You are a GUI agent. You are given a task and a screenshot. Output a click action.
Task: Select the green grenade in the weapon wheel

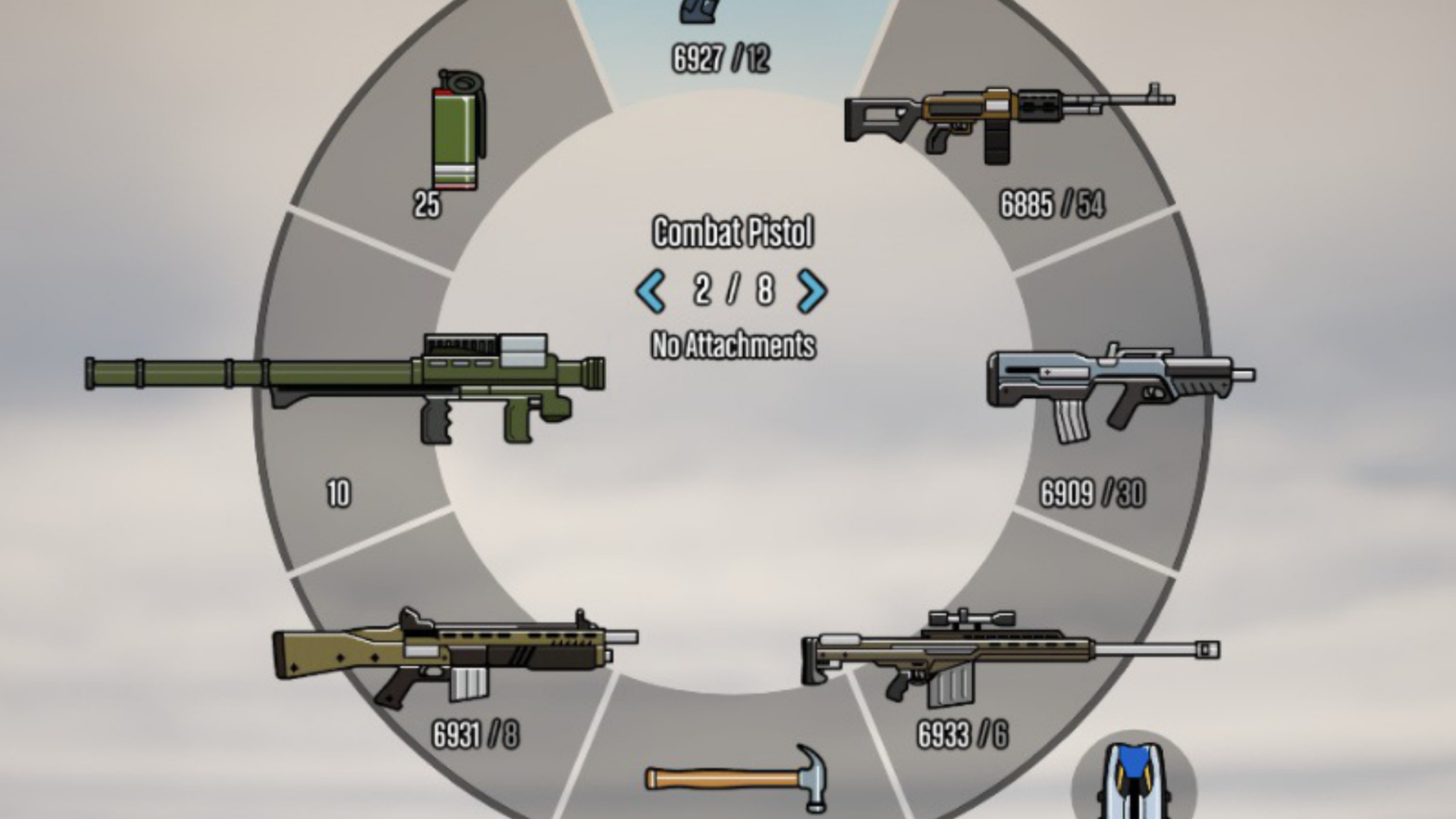coord(456,133)
